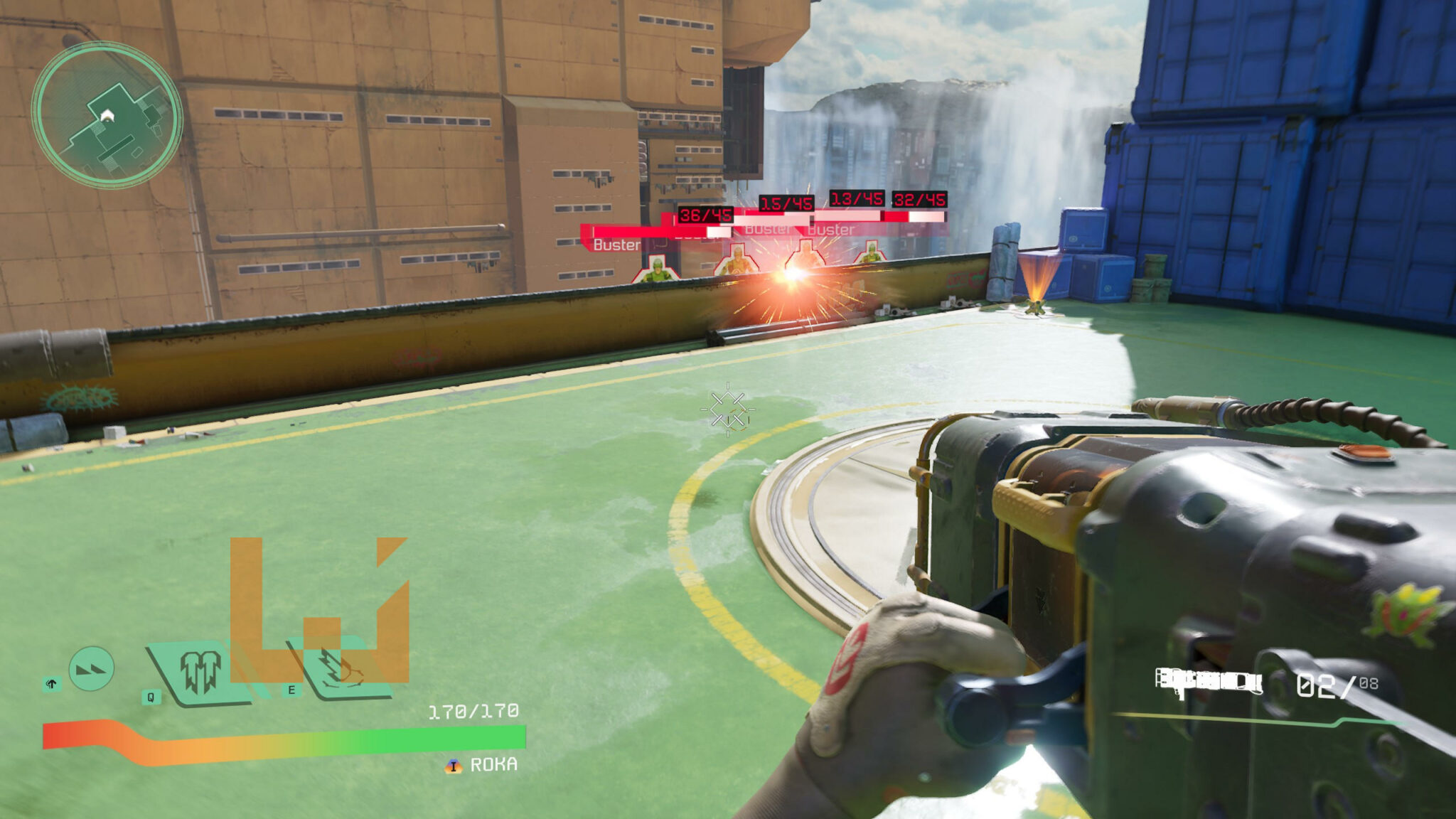Click the equipped launcher weapon icon
The height and width of the screenshot is (819, 1456).
(x=1208, y=682)
